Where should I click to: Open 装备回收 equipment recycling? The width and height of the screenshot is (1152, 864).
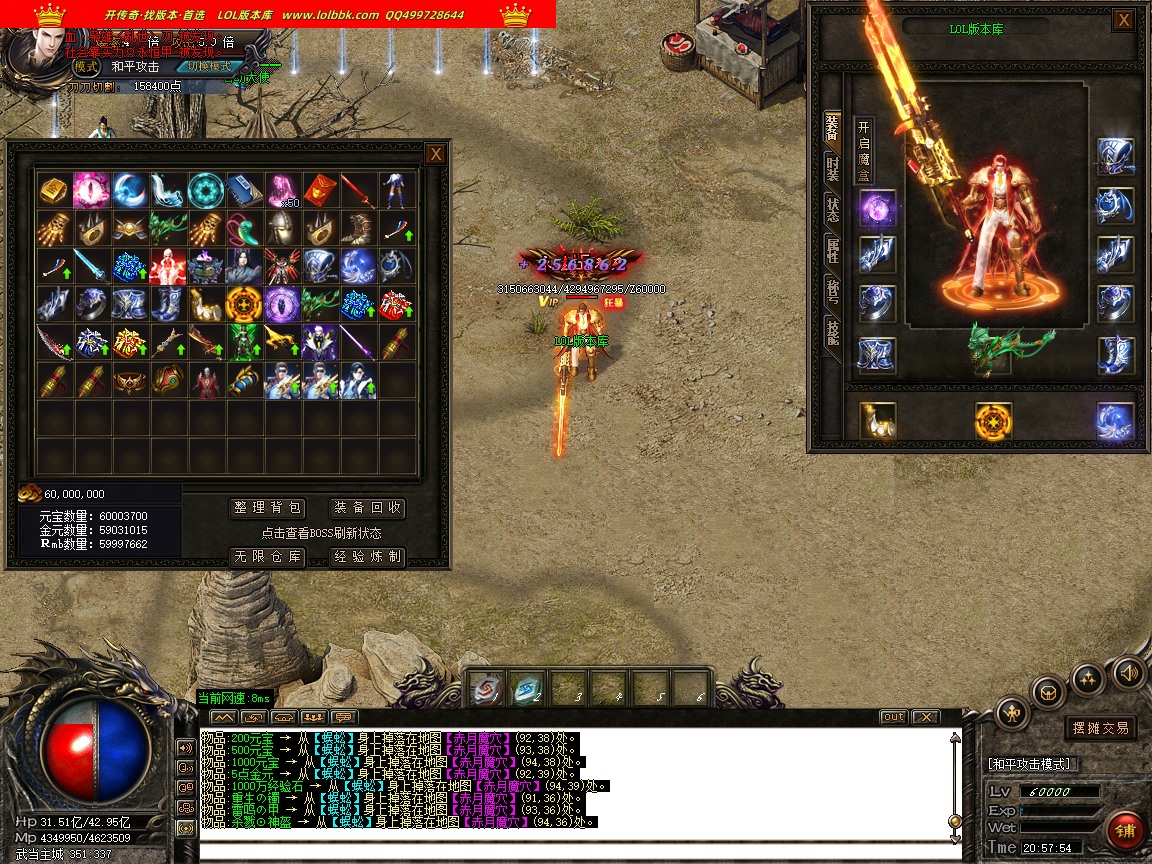point(368,508)
